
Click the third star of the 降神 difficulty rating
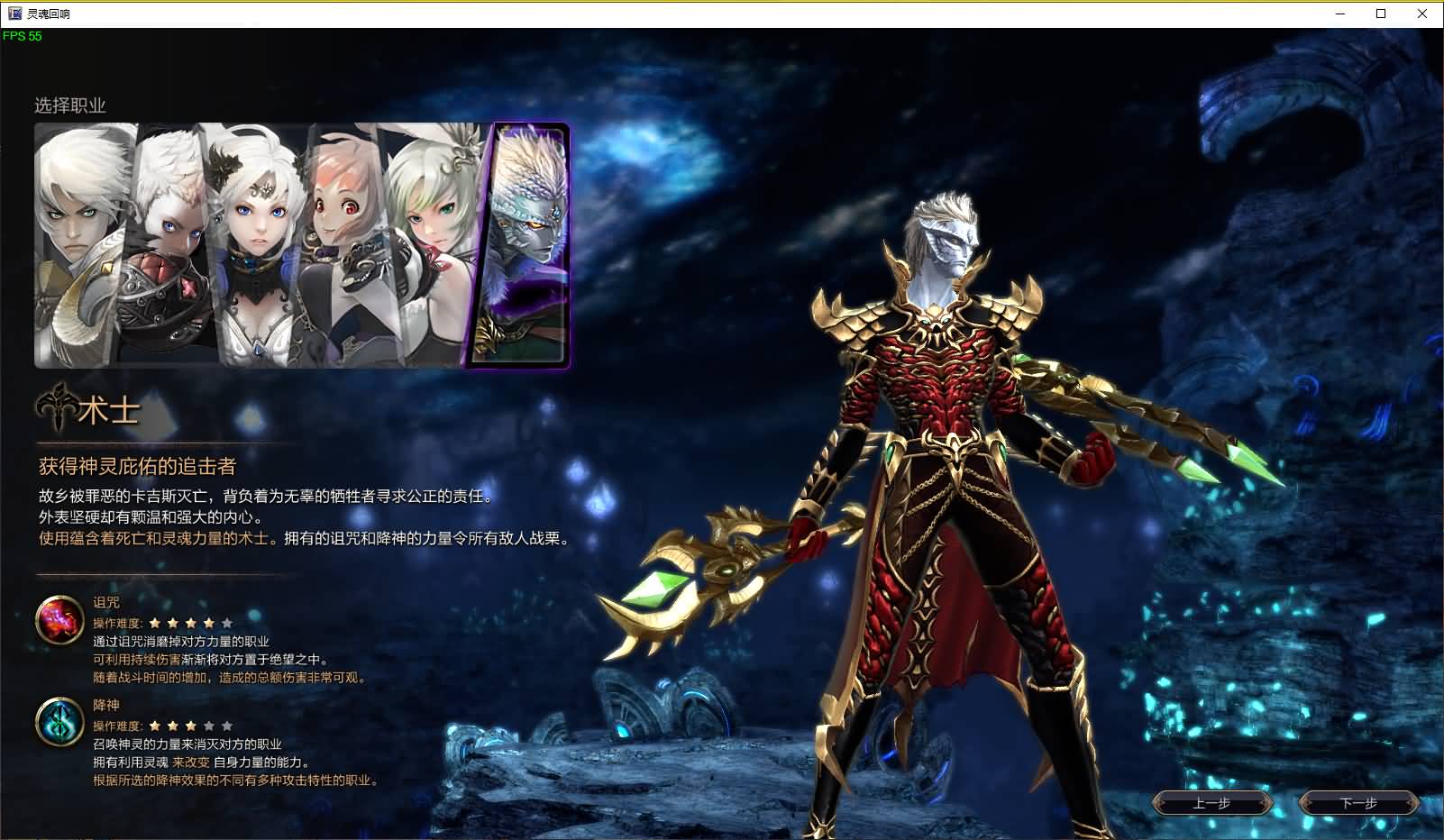[x=191, y=724]
